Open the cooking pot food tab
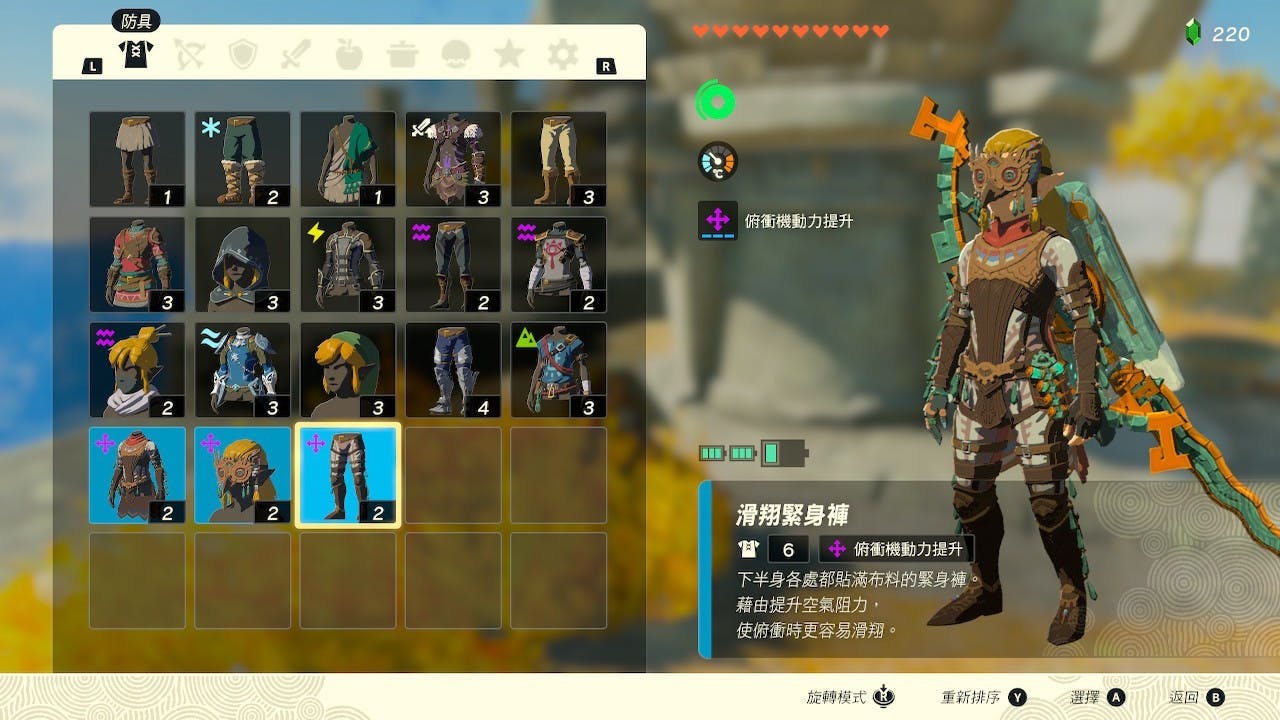This screenshot has height=720, width=1280. pyautogui.click(x=402, y=54)
